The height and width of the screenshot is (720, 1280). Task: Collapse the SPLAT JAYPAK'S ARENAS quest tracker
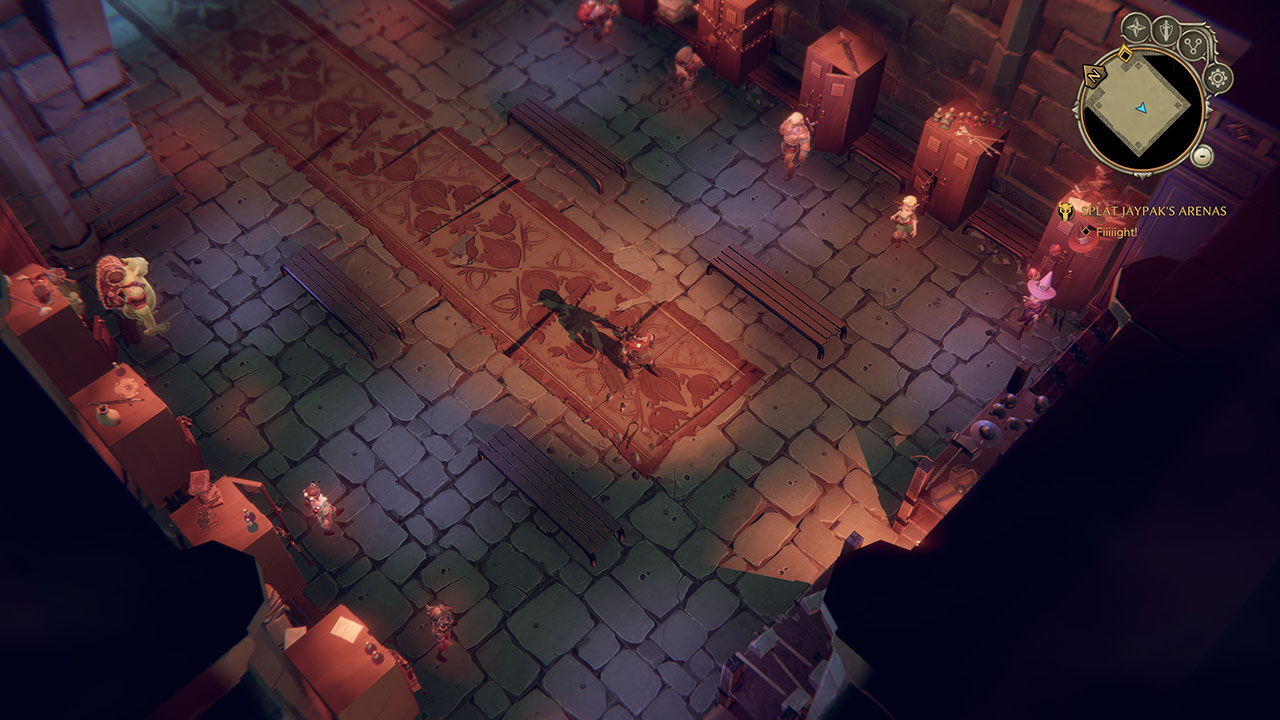(1064, 211)
